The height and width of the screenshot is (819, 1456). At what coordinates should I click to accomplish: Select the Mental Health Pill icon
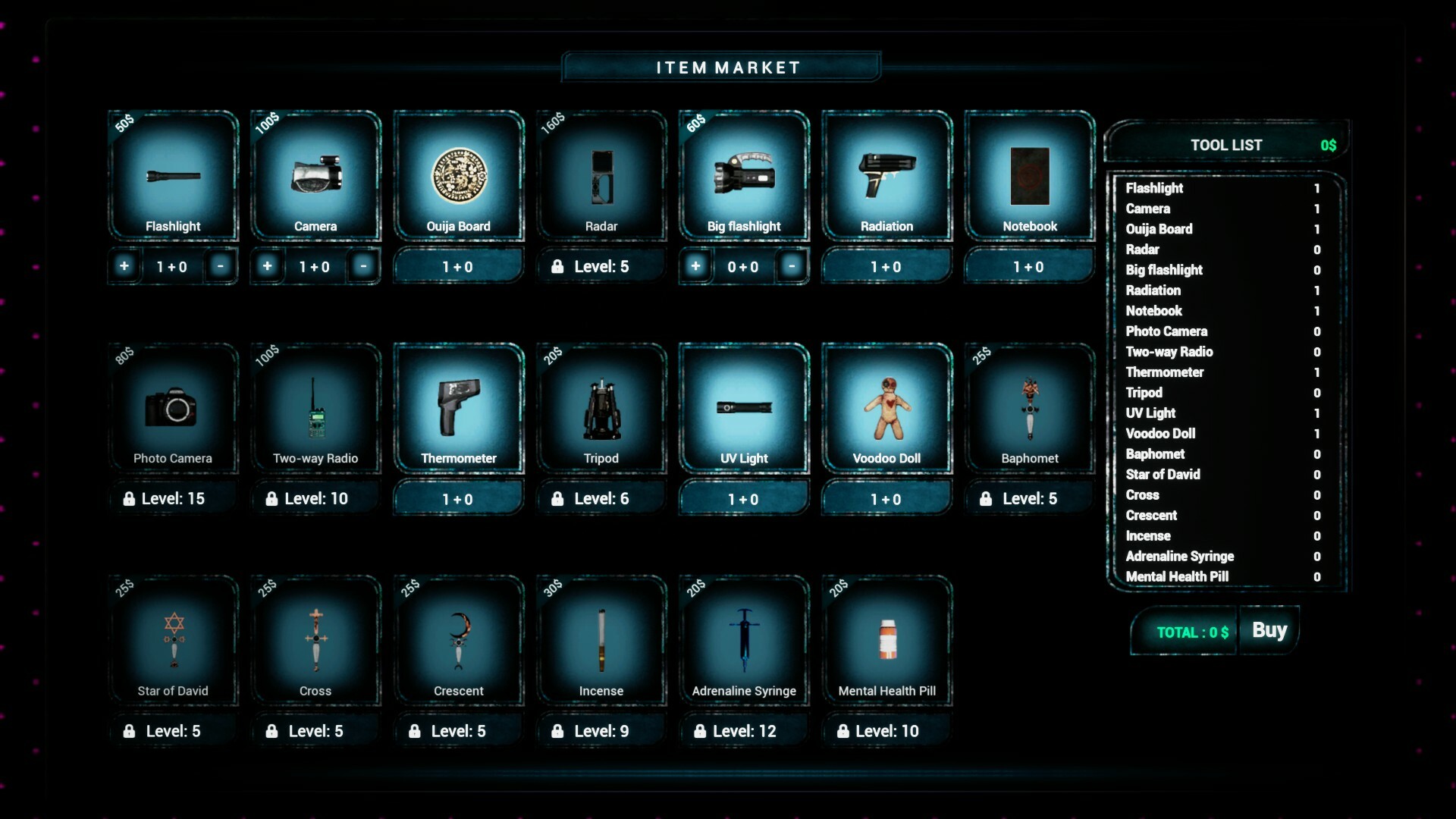click(x=887, y=641)
